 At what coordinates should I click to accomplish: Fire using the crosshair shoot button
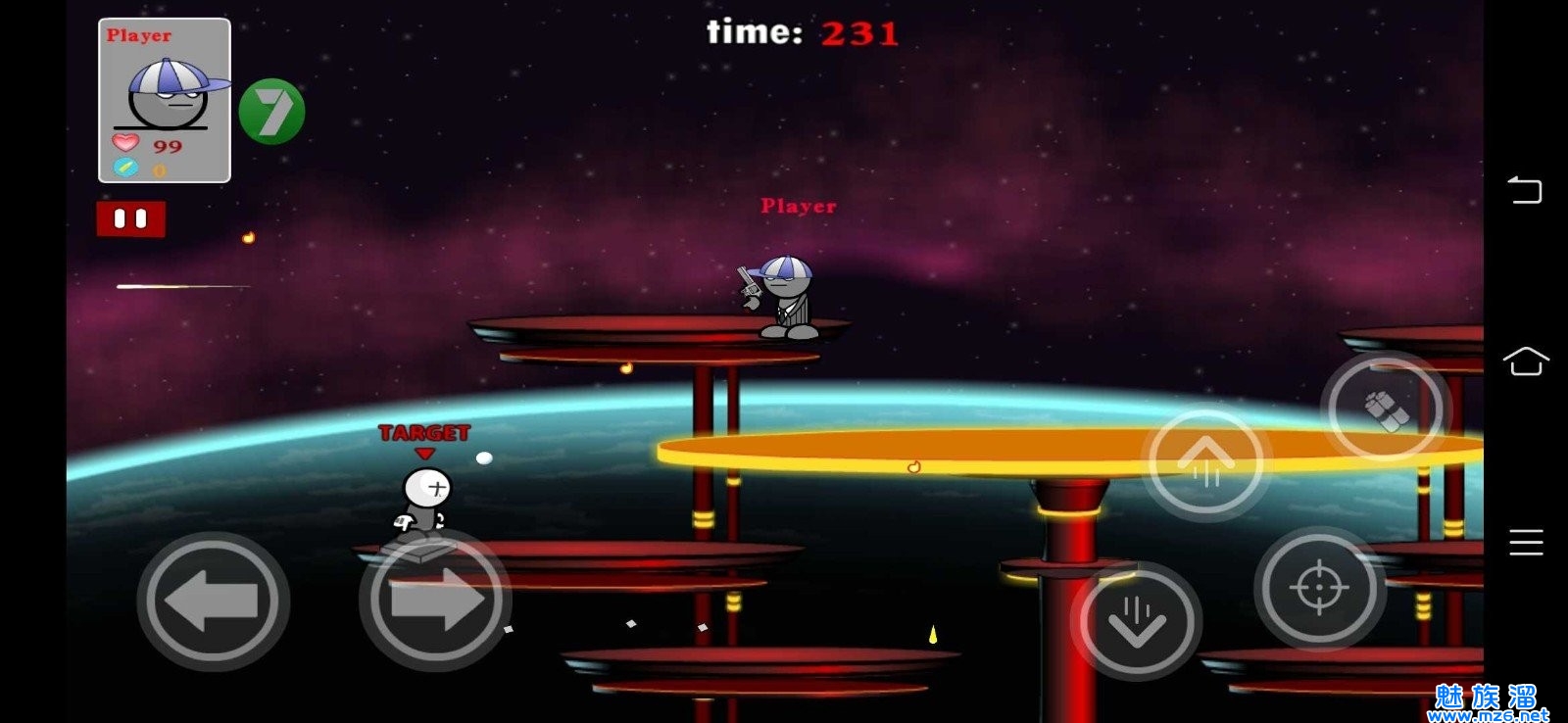point(1319,588)
